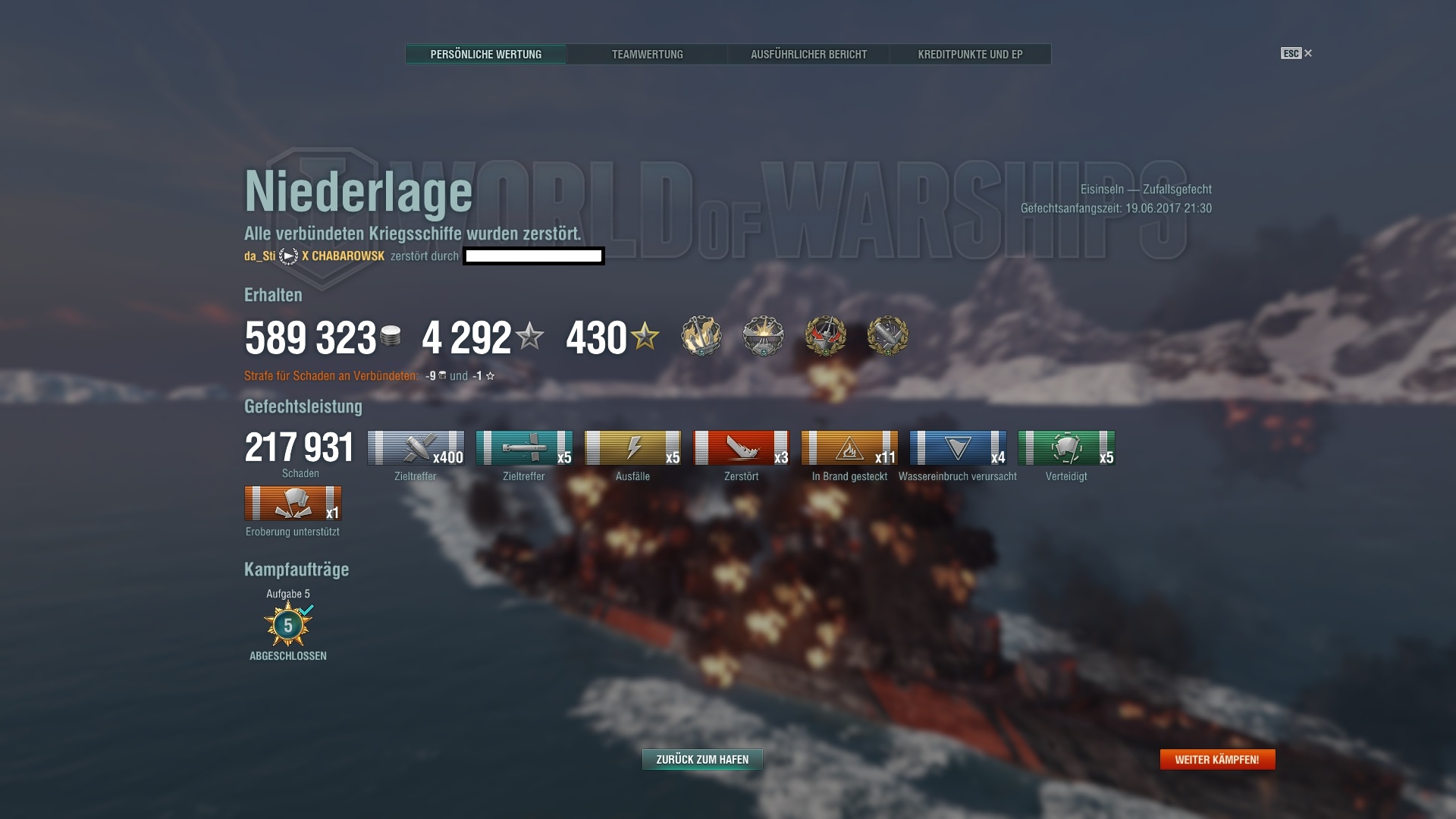1456x819 pixels.
Task: Select the In Brand gesteckt x11 ribbon
Action: (849, 447)
